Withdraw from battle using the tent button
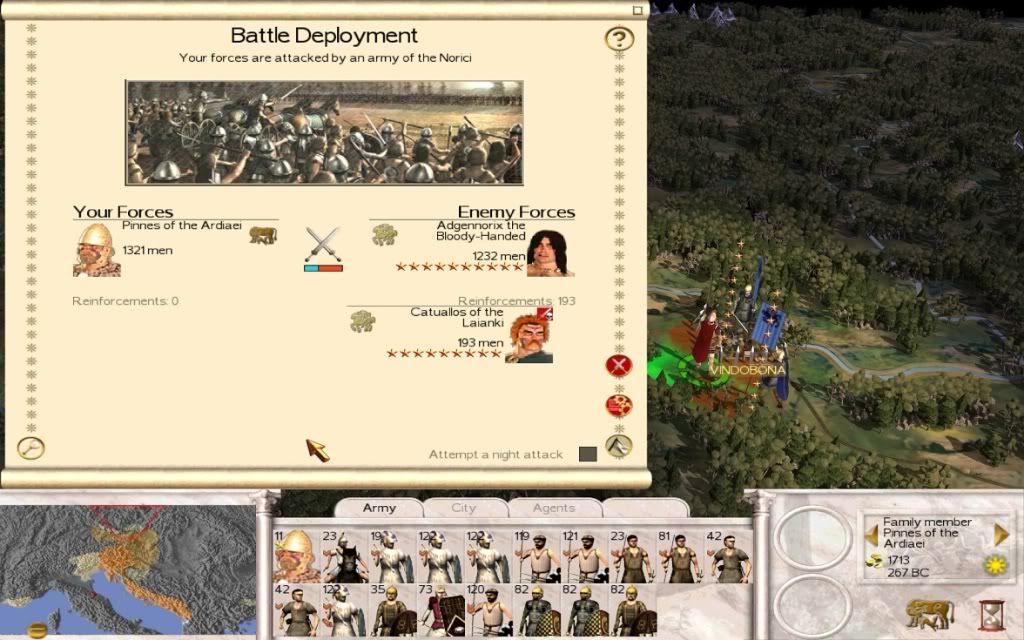Image resolution: width=1024 pixels, height=640 pixels. [x=619, y=446]
